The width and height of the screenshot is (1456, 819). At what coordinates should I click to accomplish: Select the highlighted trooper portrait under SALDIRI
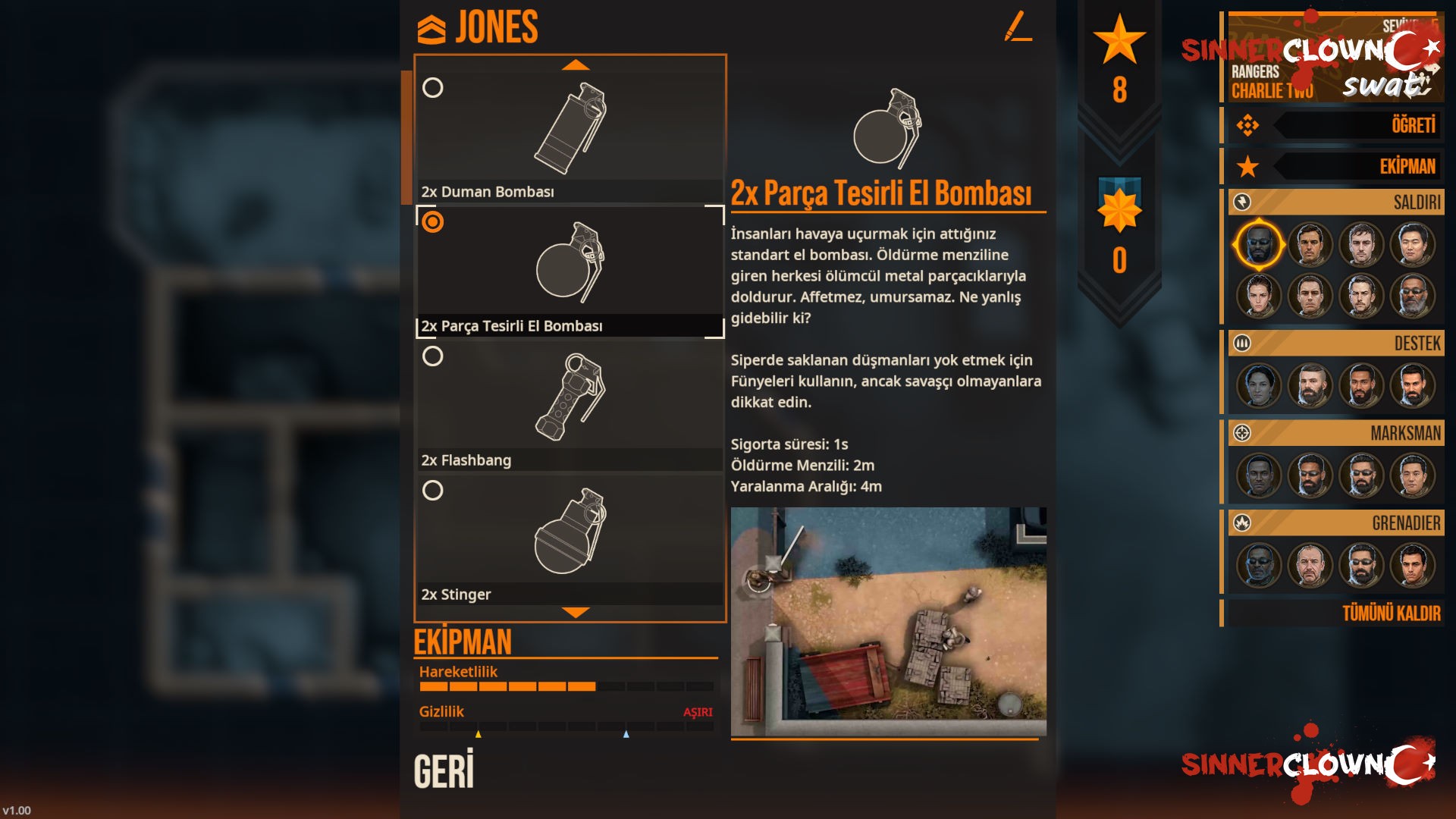pyautogui.click(x=1259, y=245)
